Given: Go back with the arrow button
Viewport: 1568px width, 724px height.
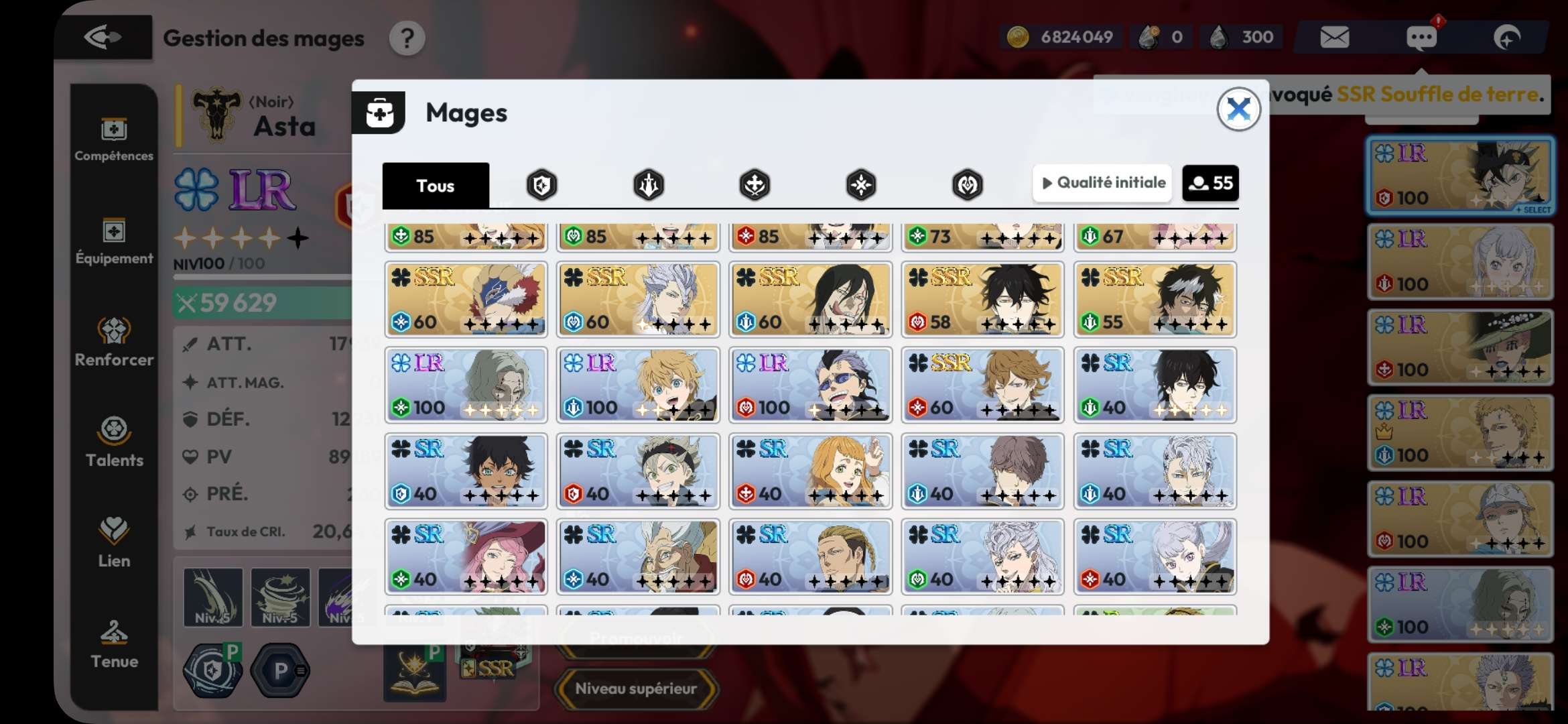Looking at the screenshot, I should (x=103, y=38).
